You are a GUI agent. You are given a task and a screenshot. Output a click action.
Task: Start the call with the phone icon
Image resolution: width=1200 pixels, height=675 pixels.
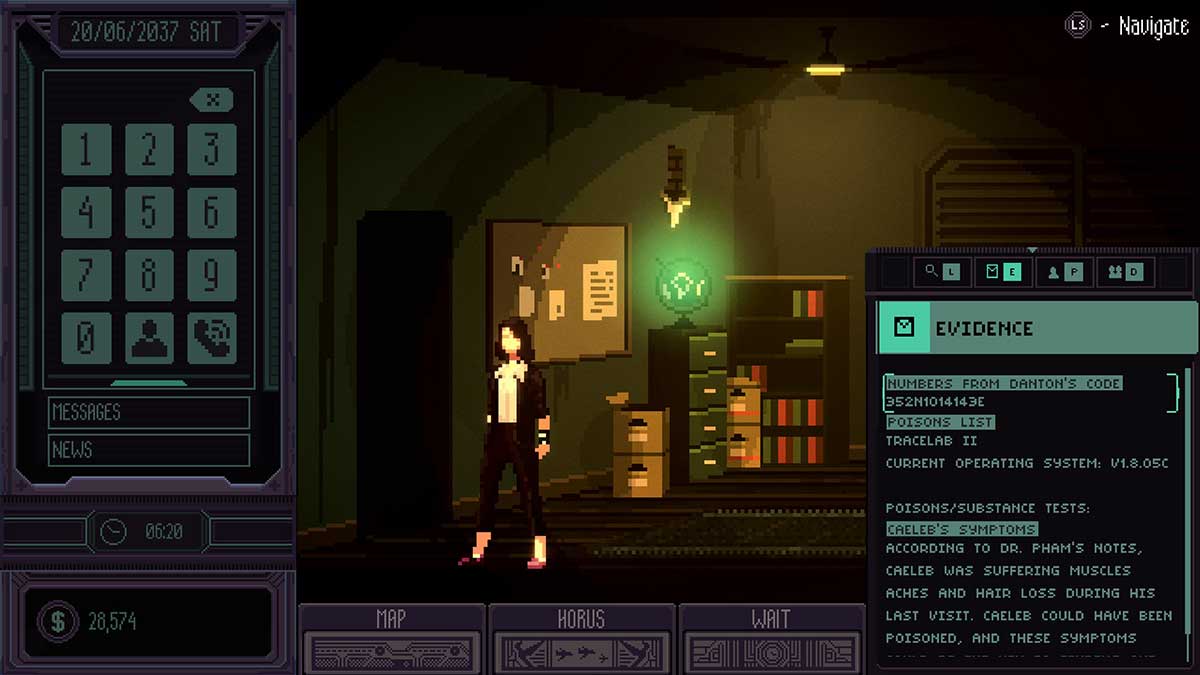212,338
